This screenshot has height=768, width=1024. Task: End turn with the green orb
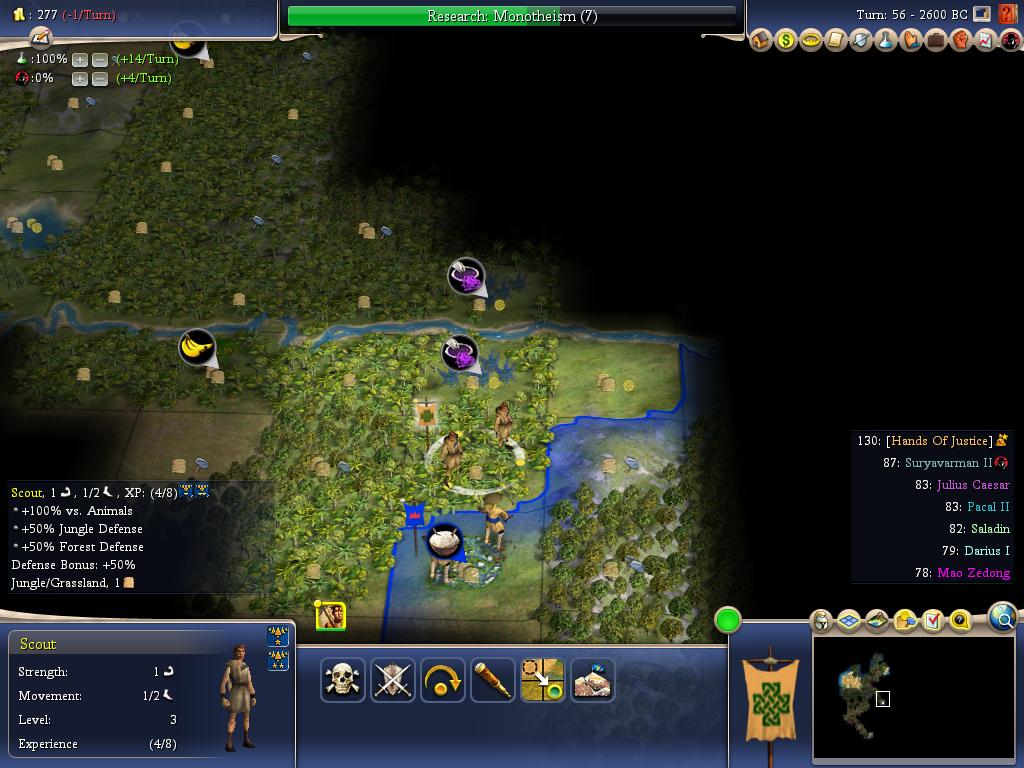[728, 620]
